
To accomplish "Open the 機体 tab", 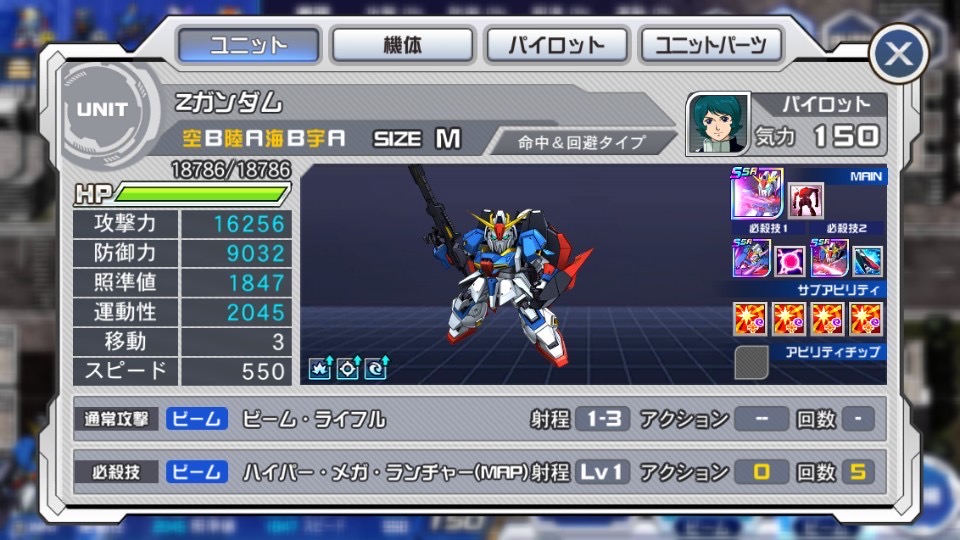I will click(402, 46).
